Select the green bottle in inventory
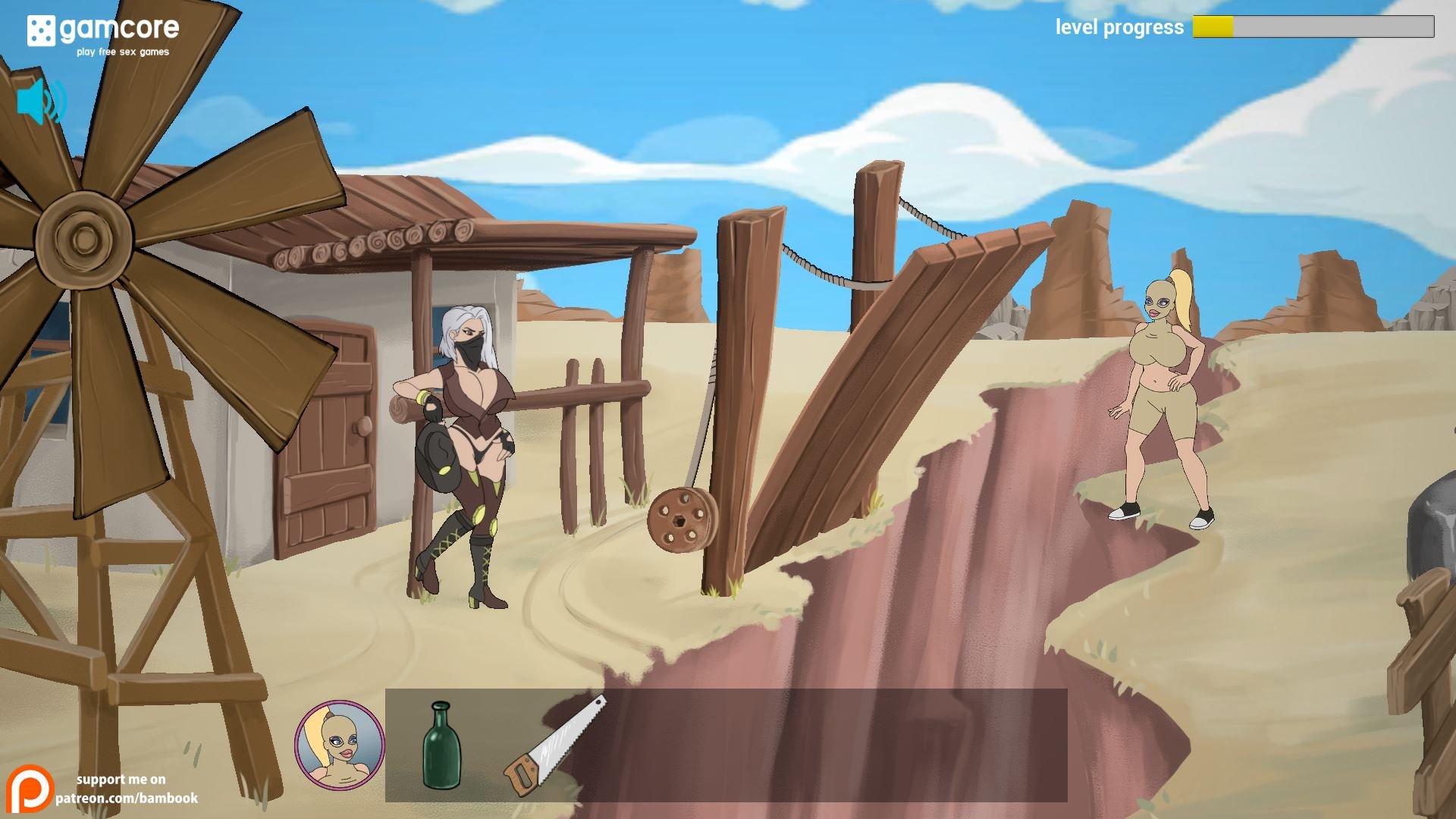 441,746
